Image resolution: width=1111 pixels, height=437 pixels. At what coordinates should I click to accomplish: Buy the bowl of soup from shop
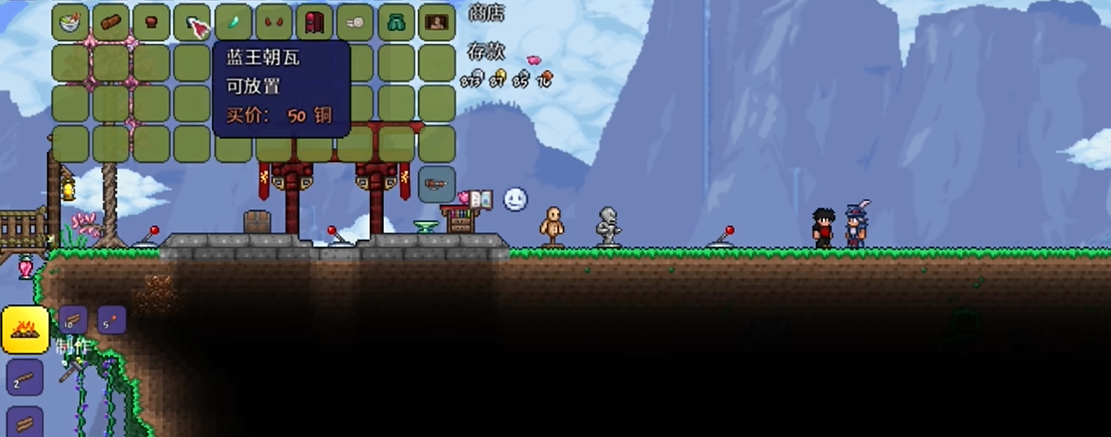click(x=71, y=22)
